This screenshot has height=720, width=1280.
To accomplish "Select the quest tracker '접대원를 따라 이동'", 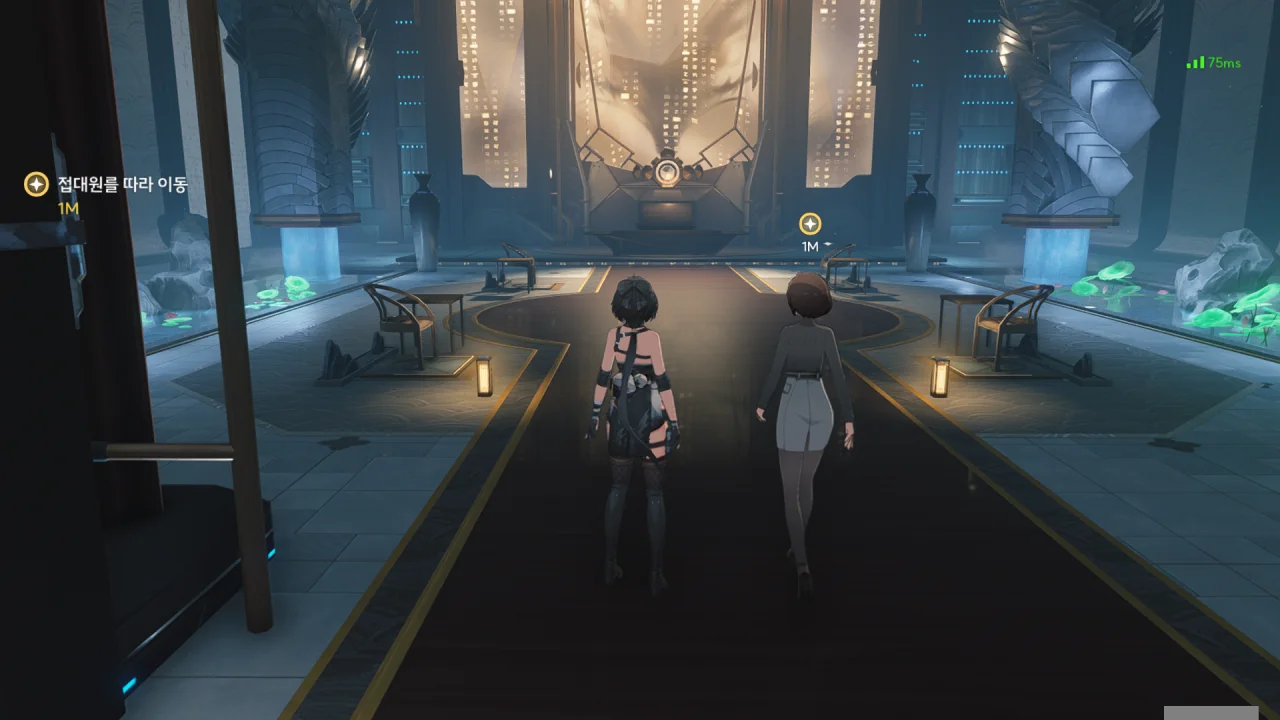I will point(122,185).
